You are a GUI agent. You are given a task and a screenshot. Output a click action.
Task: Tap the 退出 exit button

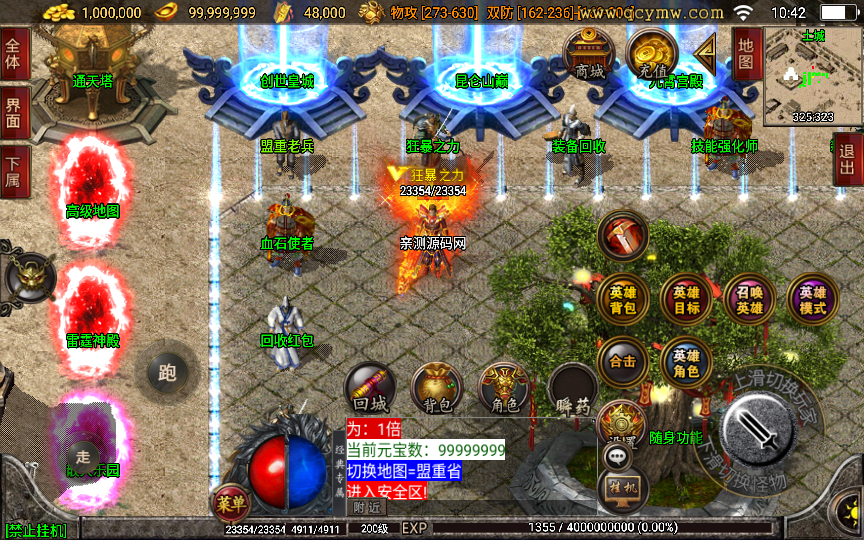tap(848, 159)
